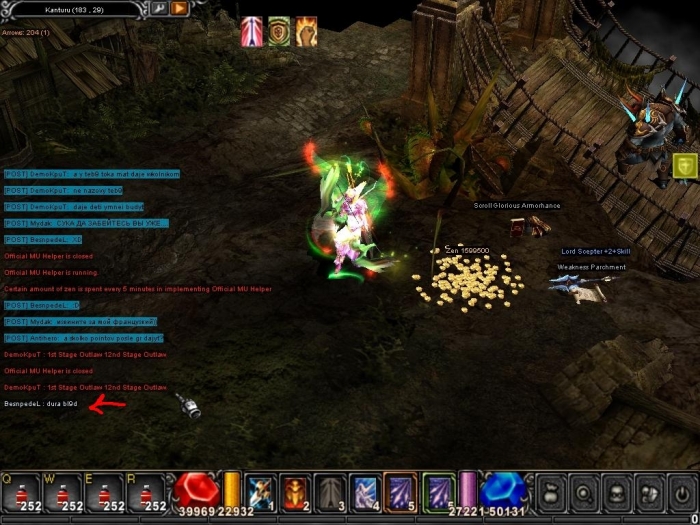Click the yellow shield icon at the screen edge
The image size is (700, 525).
pyautogui.click(x=686, y=166)
